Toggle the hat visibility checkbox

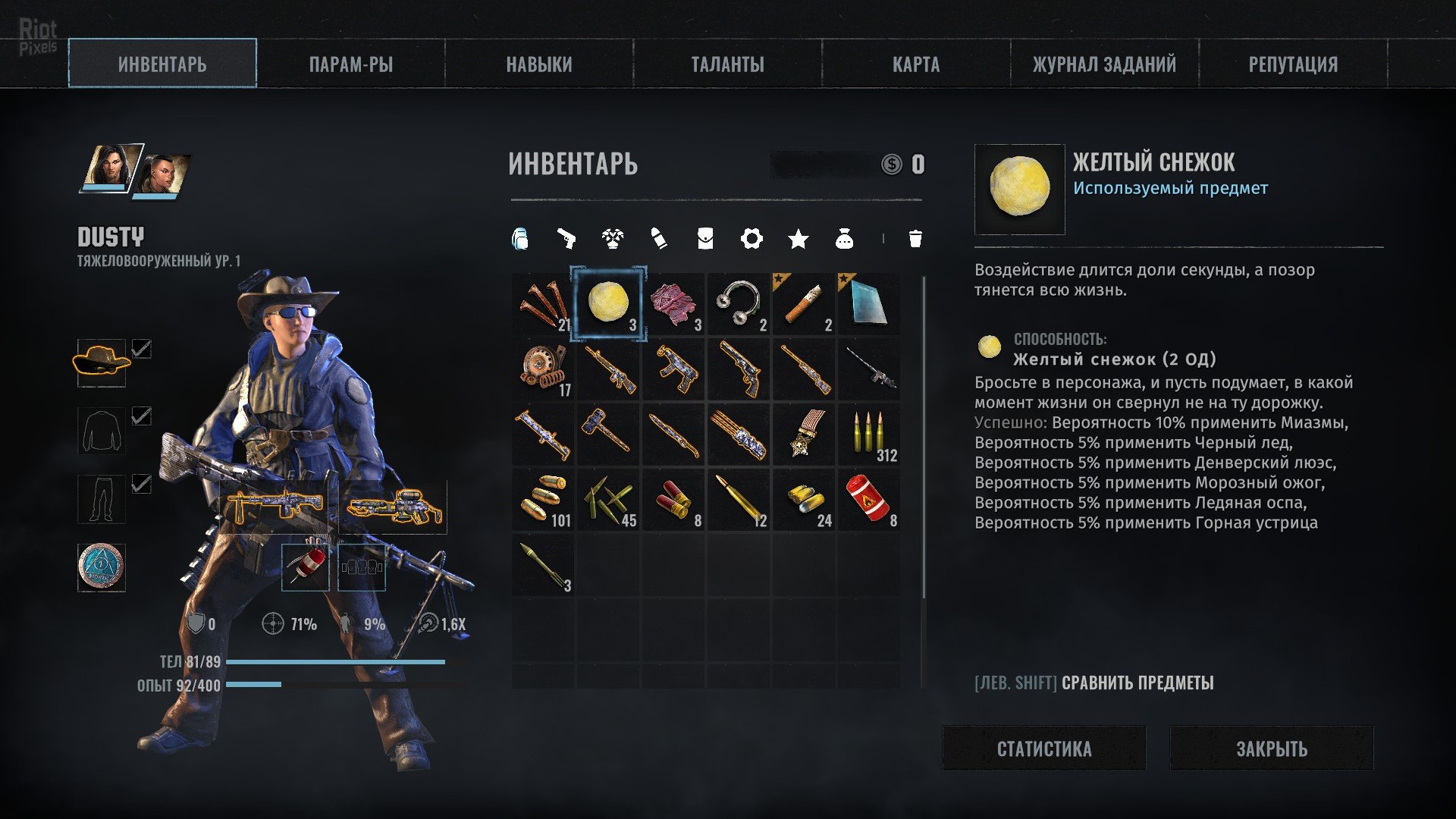pyautogui.click(x=142, y=349)
